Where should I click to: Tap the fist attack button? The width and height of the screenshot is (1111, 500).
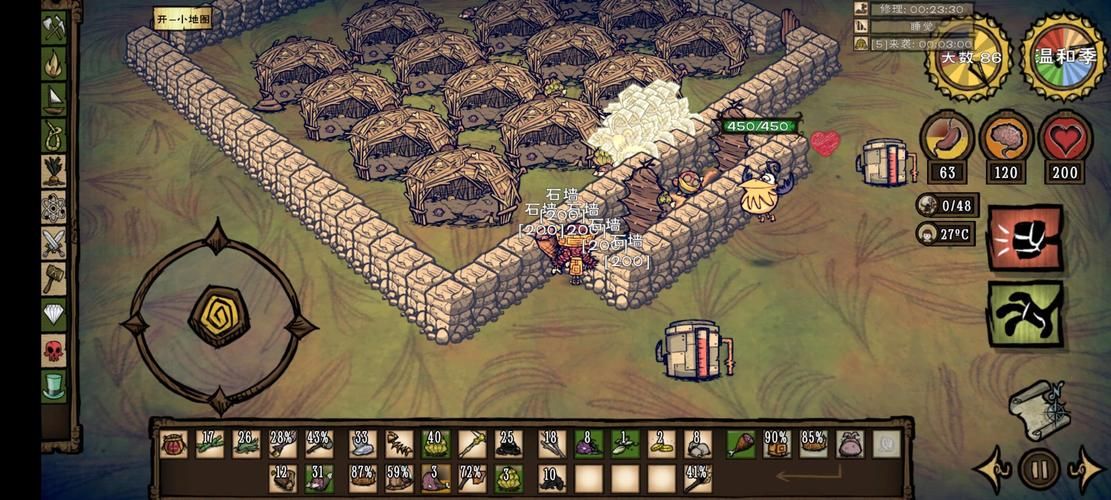pyautogui.click(x=1025, y=237)
